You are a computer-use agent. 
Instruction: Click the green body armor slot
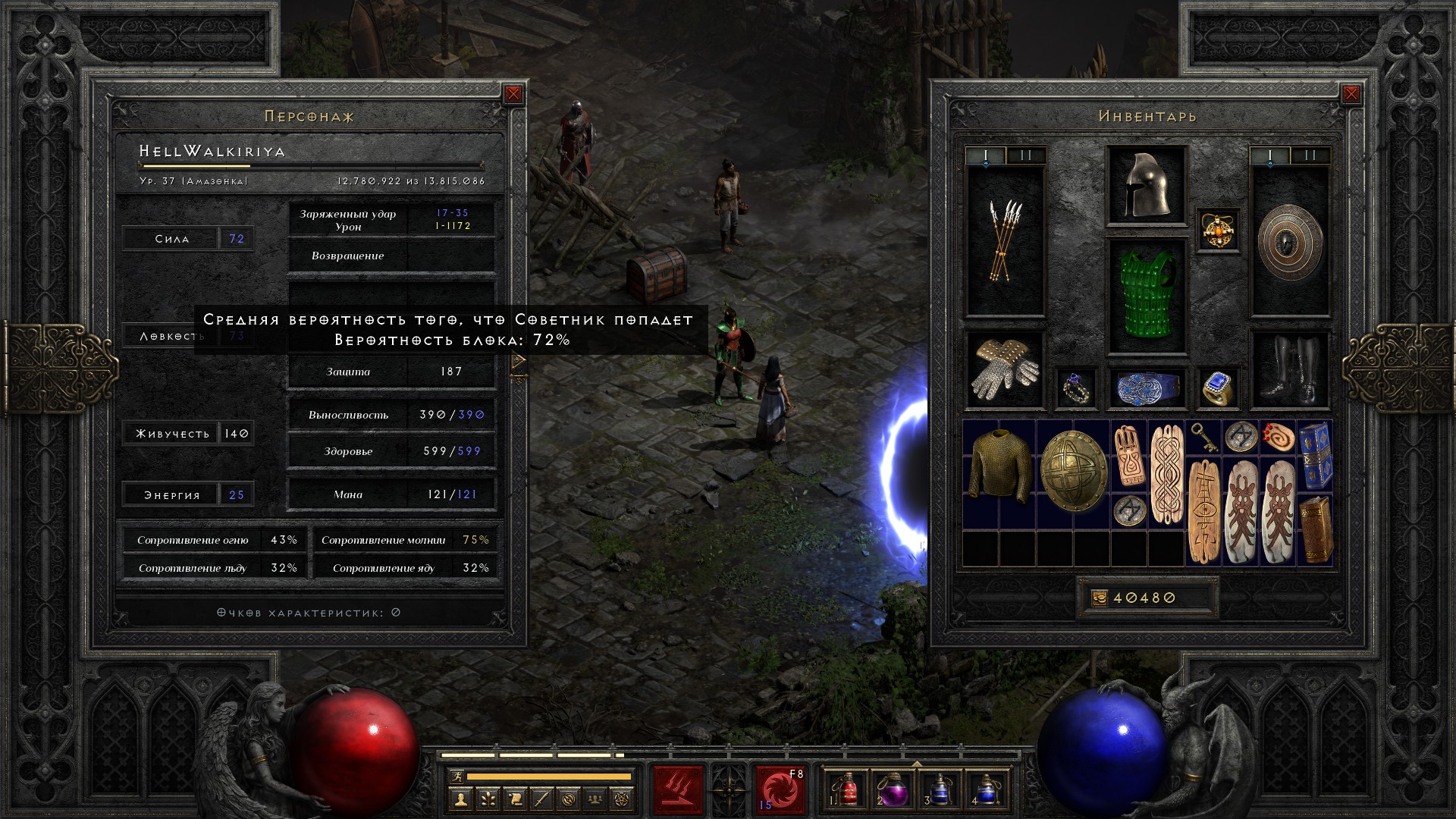(1147, 296)
